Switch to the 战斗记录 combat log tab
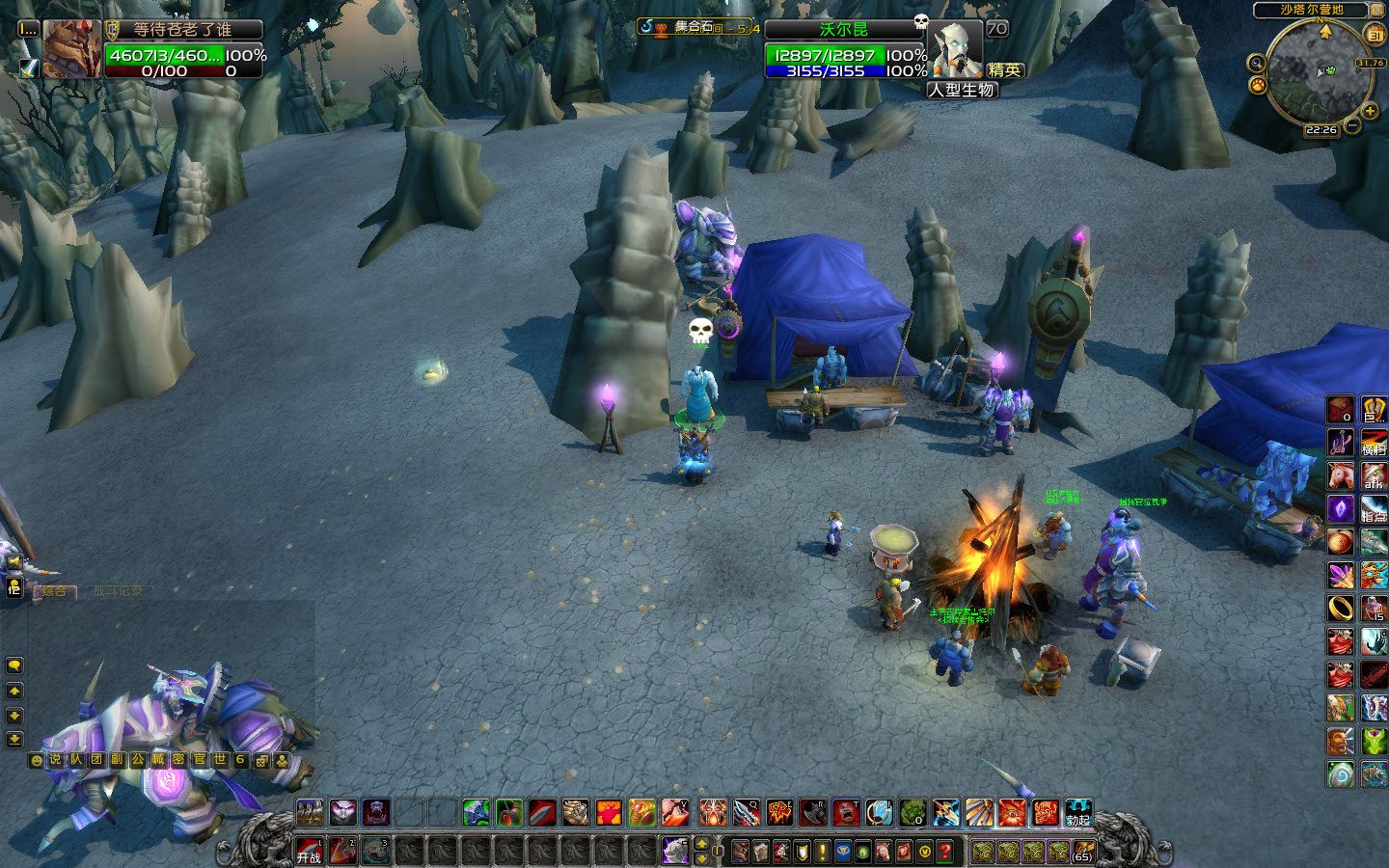 [118, 591]
